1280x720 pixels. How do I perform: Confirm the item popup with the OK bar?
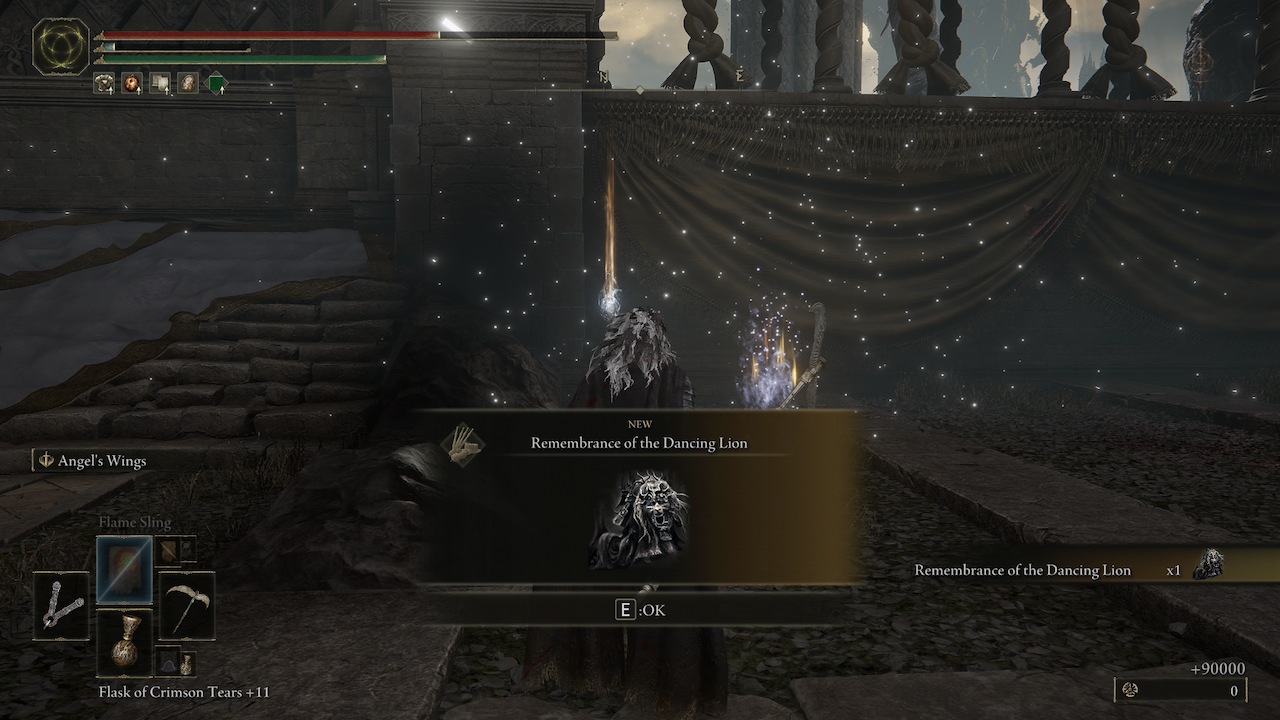coord(640,609)
